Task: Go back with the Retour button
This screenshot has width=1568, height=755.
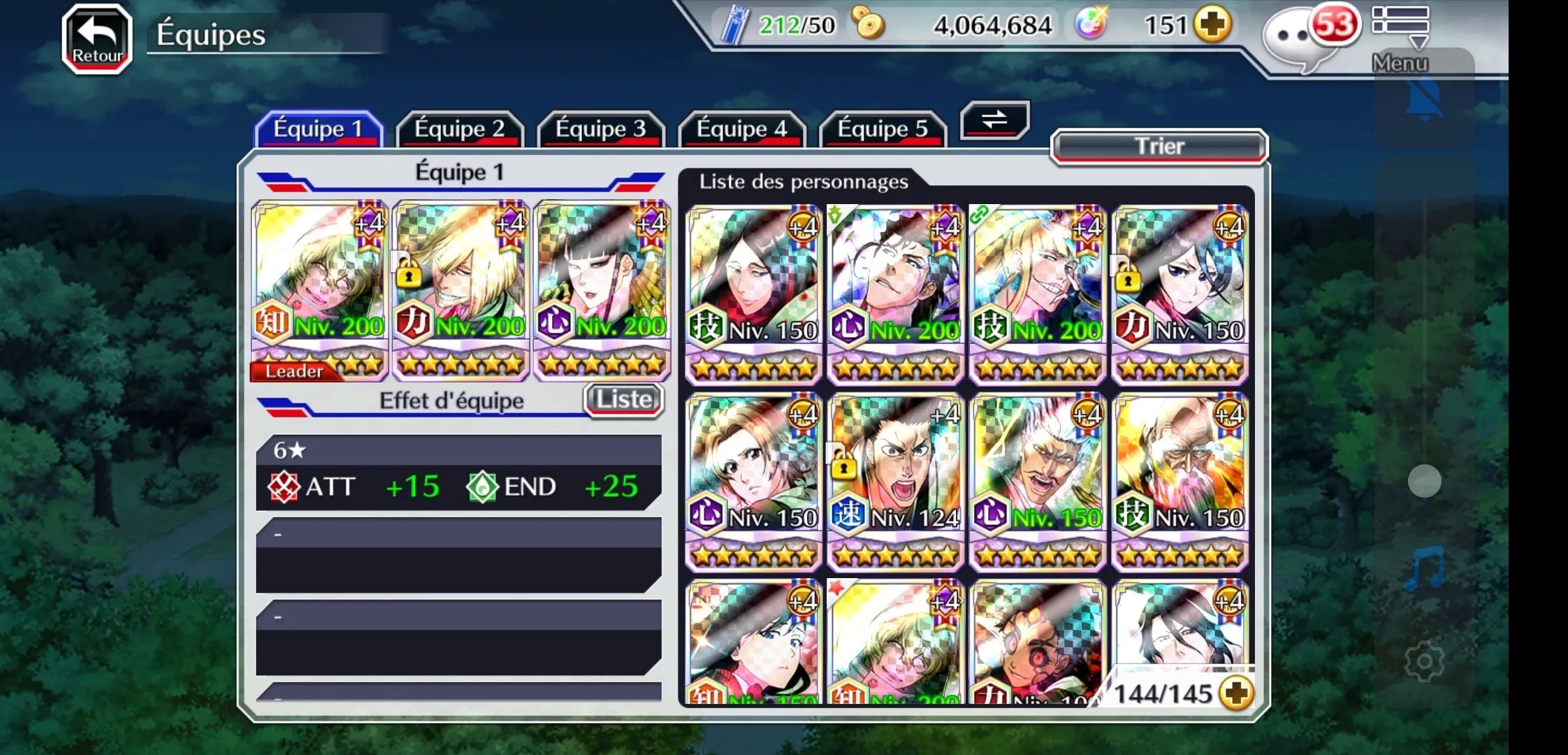Action: [97, 39]
